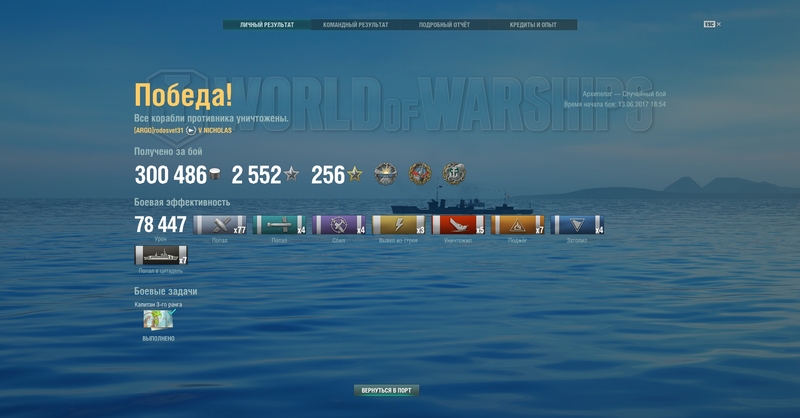
Task: Inspect the blue Затопил flooding ribbon
Action: [577, 225]
